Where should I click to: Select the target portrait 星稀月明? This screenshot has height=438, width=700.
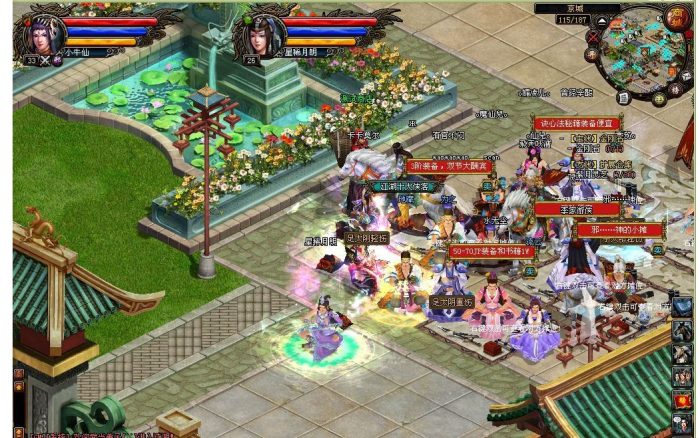click(x=260, y=33)
